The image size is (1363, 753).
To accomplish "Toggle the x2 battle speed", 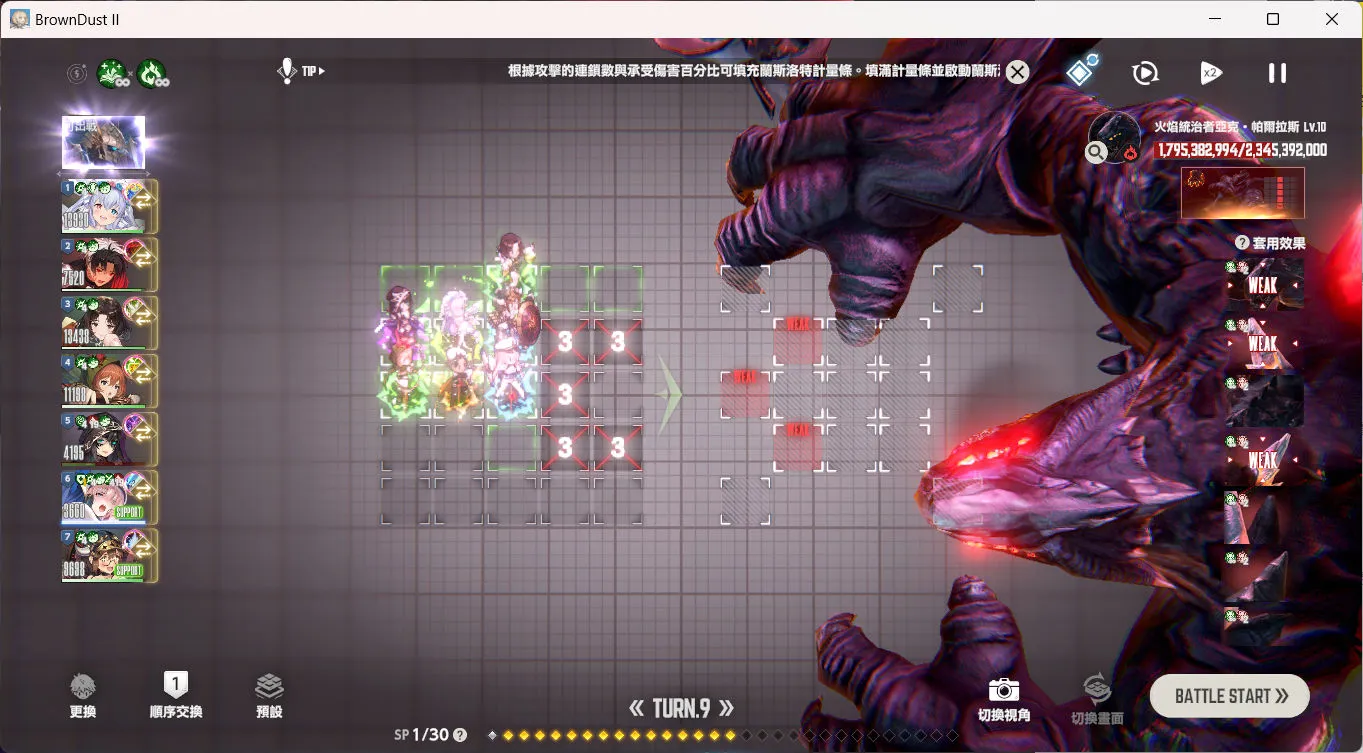I will (1210, 73).
